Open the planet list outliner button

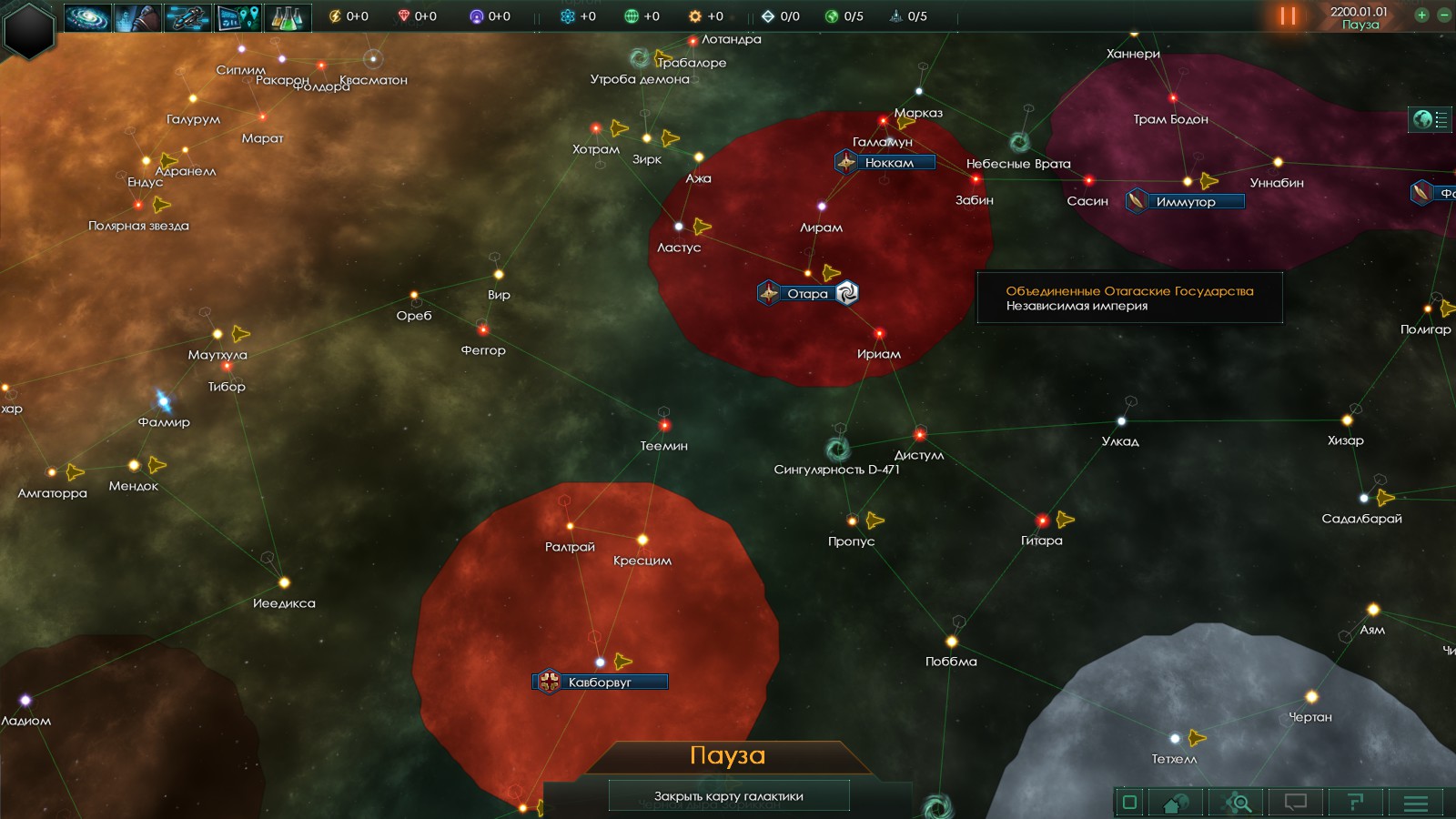point(1430,119)
